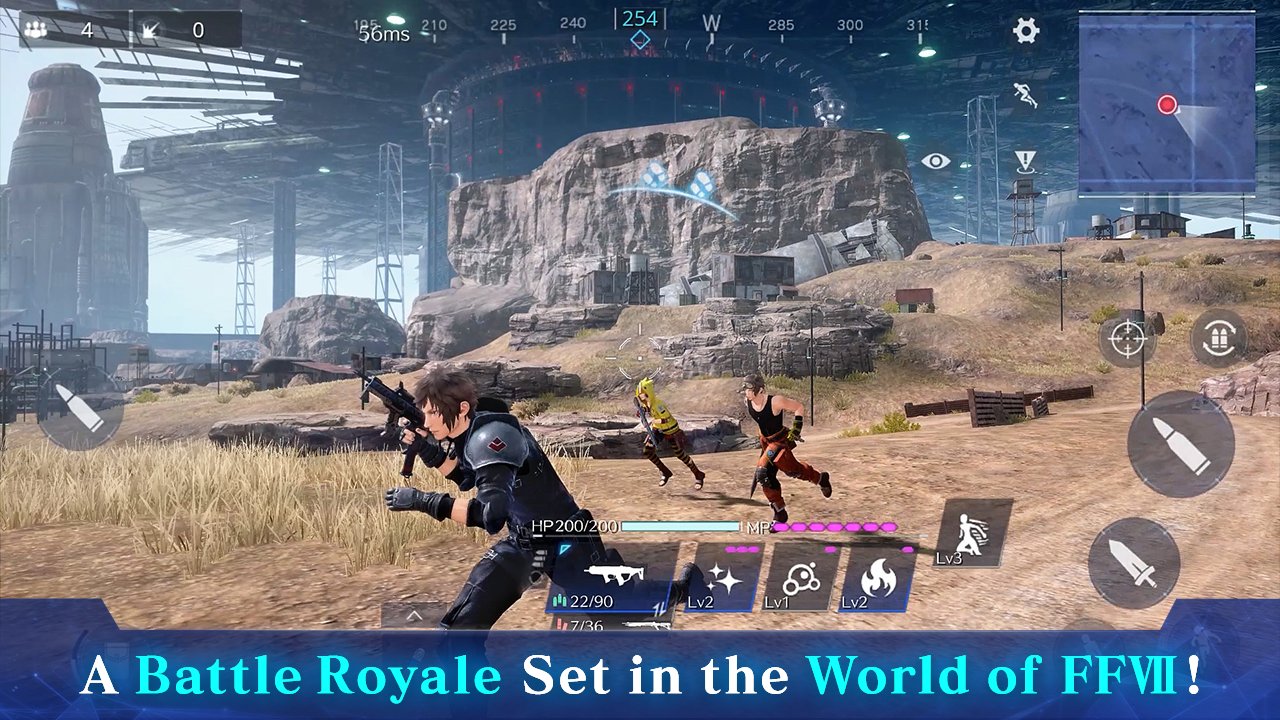
Task: Click the warning exclamation marker icon
Action: click(x=1023, y=158)
